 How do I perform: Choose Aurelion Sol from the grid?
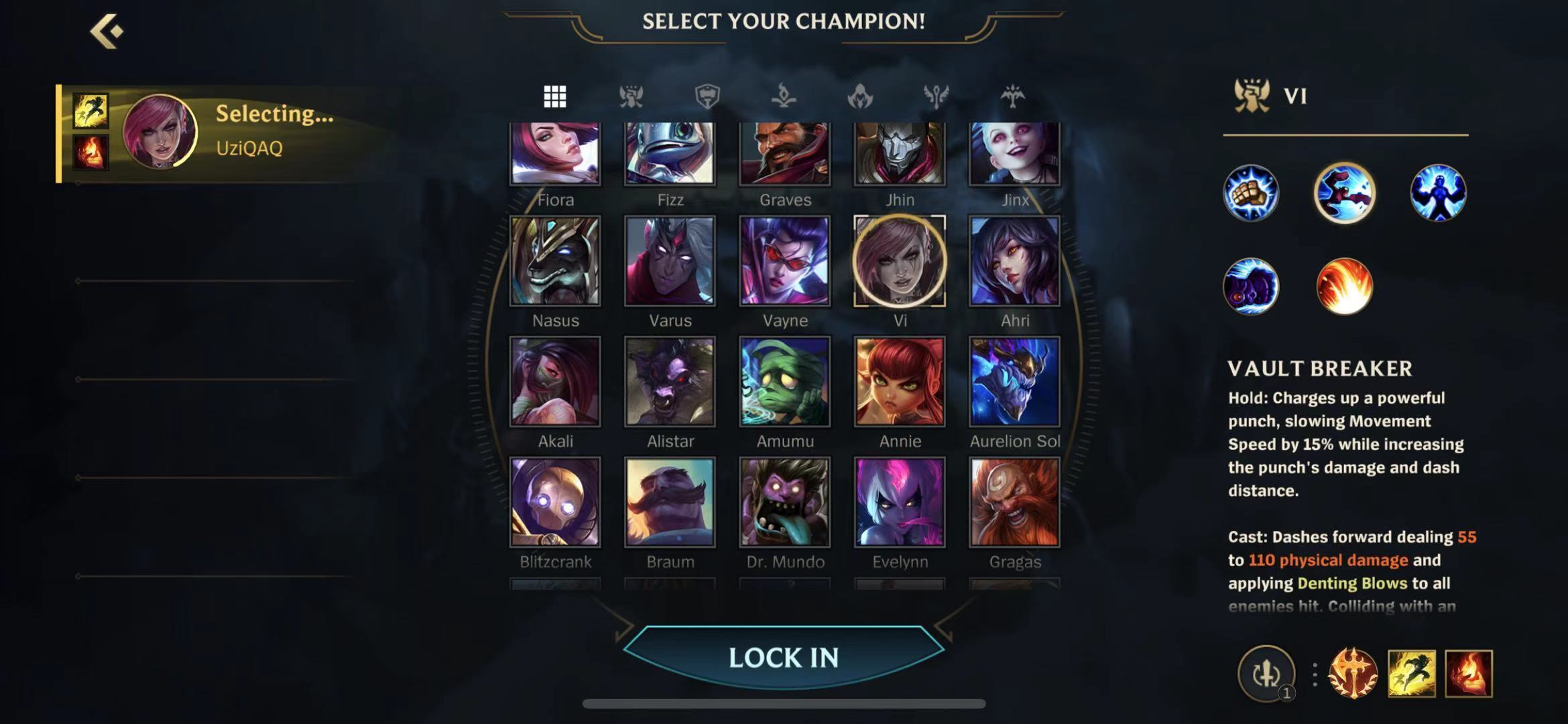tap(1014, 381)
